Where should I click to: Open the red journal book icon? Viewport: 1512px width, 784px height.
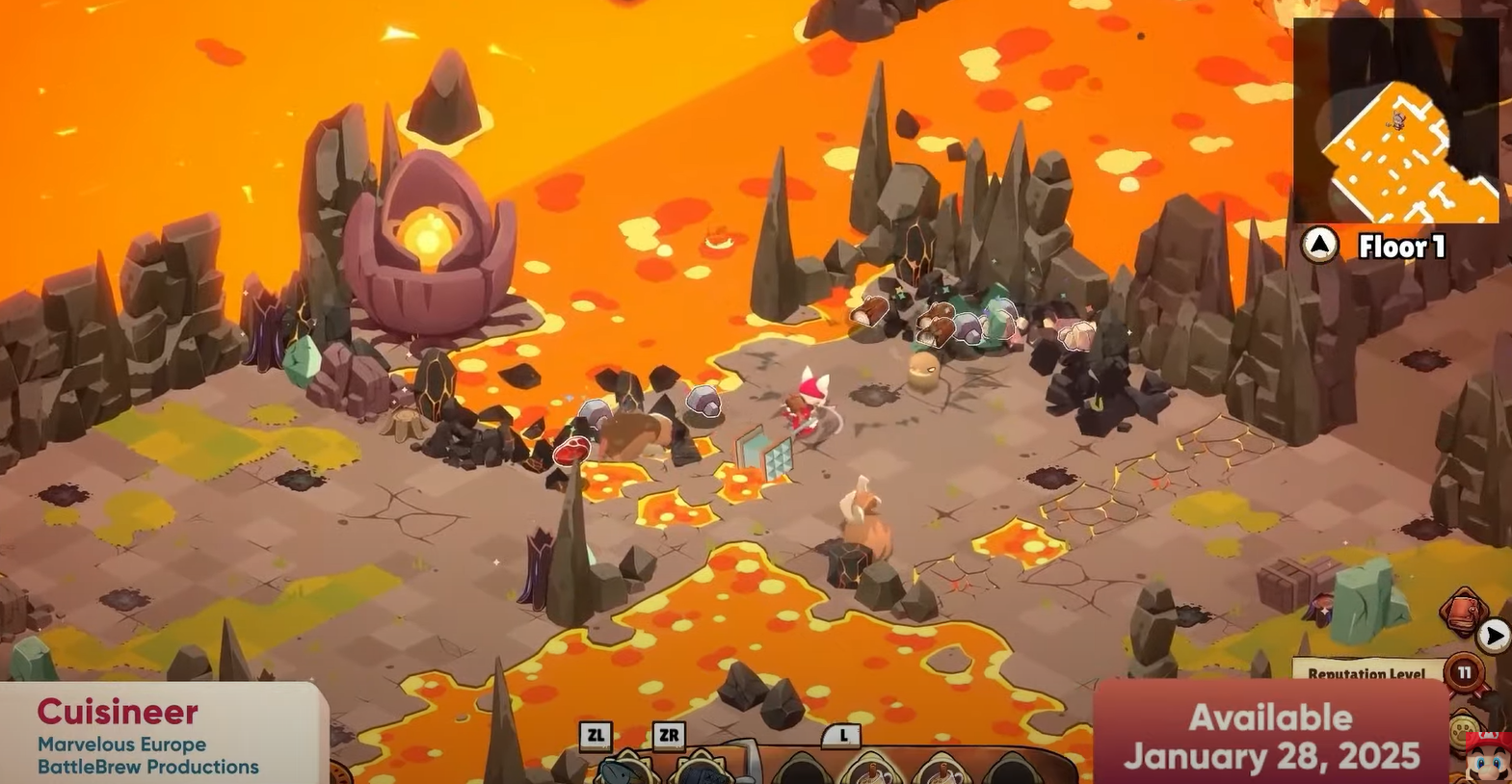[x=1463, y=614]
